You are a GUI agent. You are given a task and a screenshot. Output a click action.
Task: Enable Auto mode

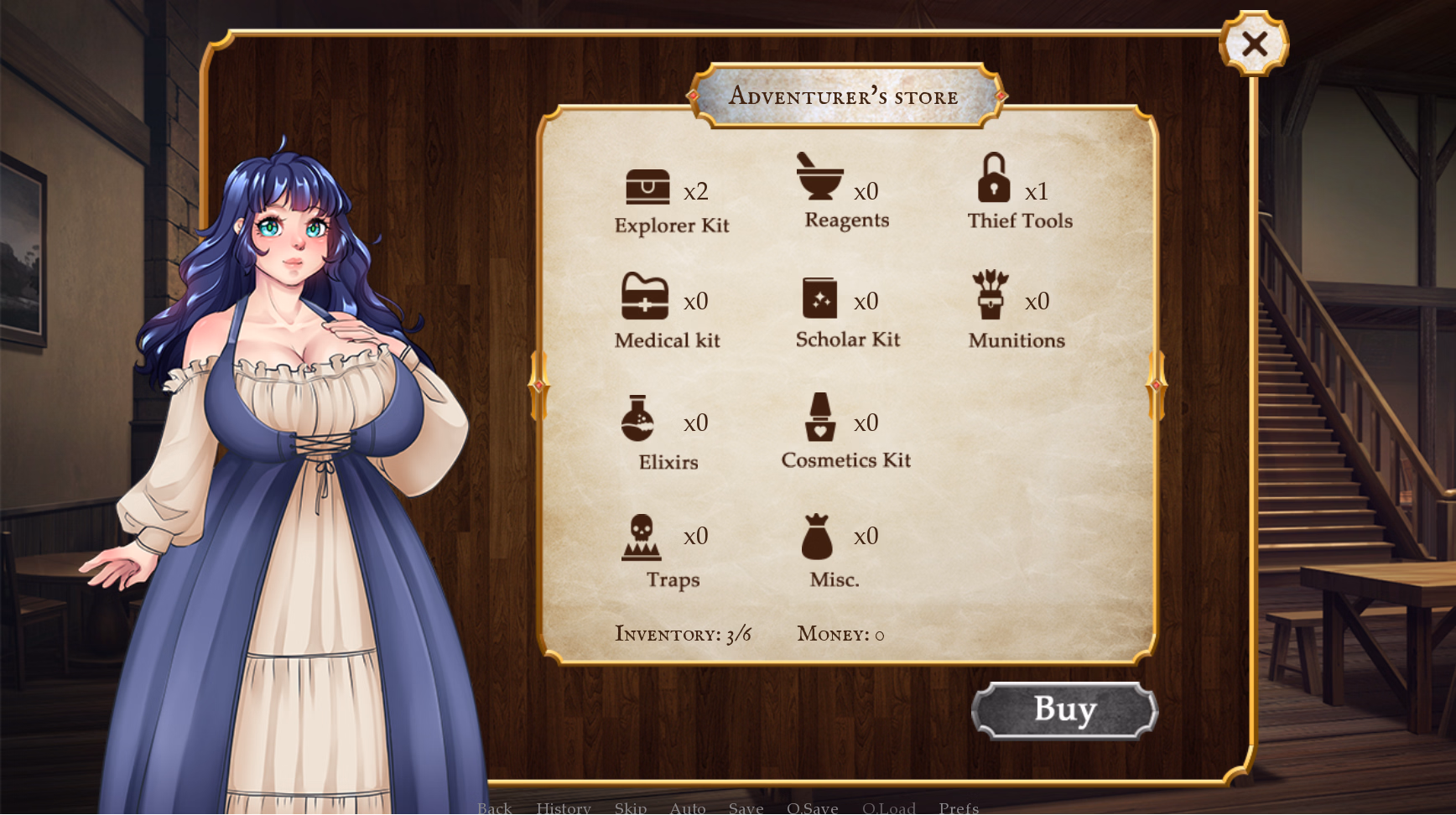688,807
